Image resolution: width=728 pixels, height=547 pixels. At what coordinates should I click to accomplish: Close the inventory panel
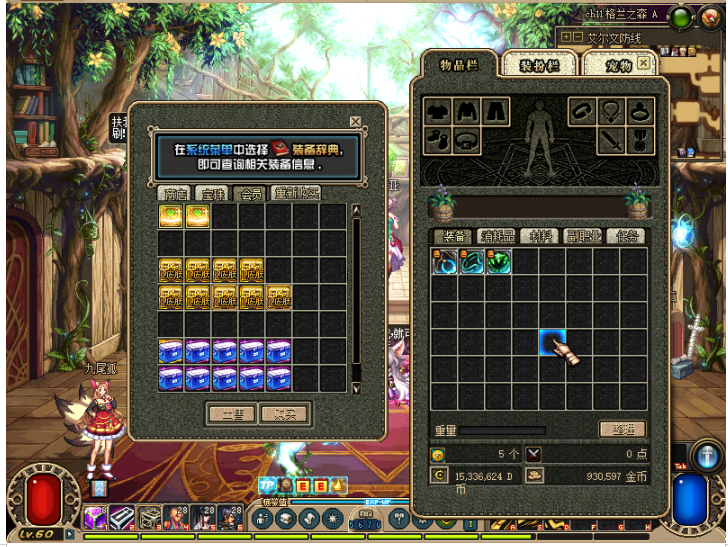coord(643,62)
